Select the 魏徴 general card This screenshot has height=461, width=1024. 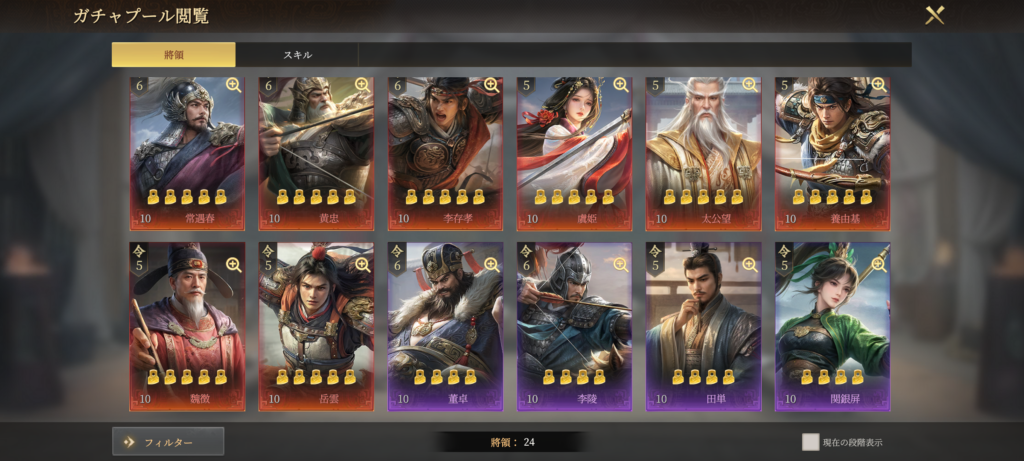point(187,327)
